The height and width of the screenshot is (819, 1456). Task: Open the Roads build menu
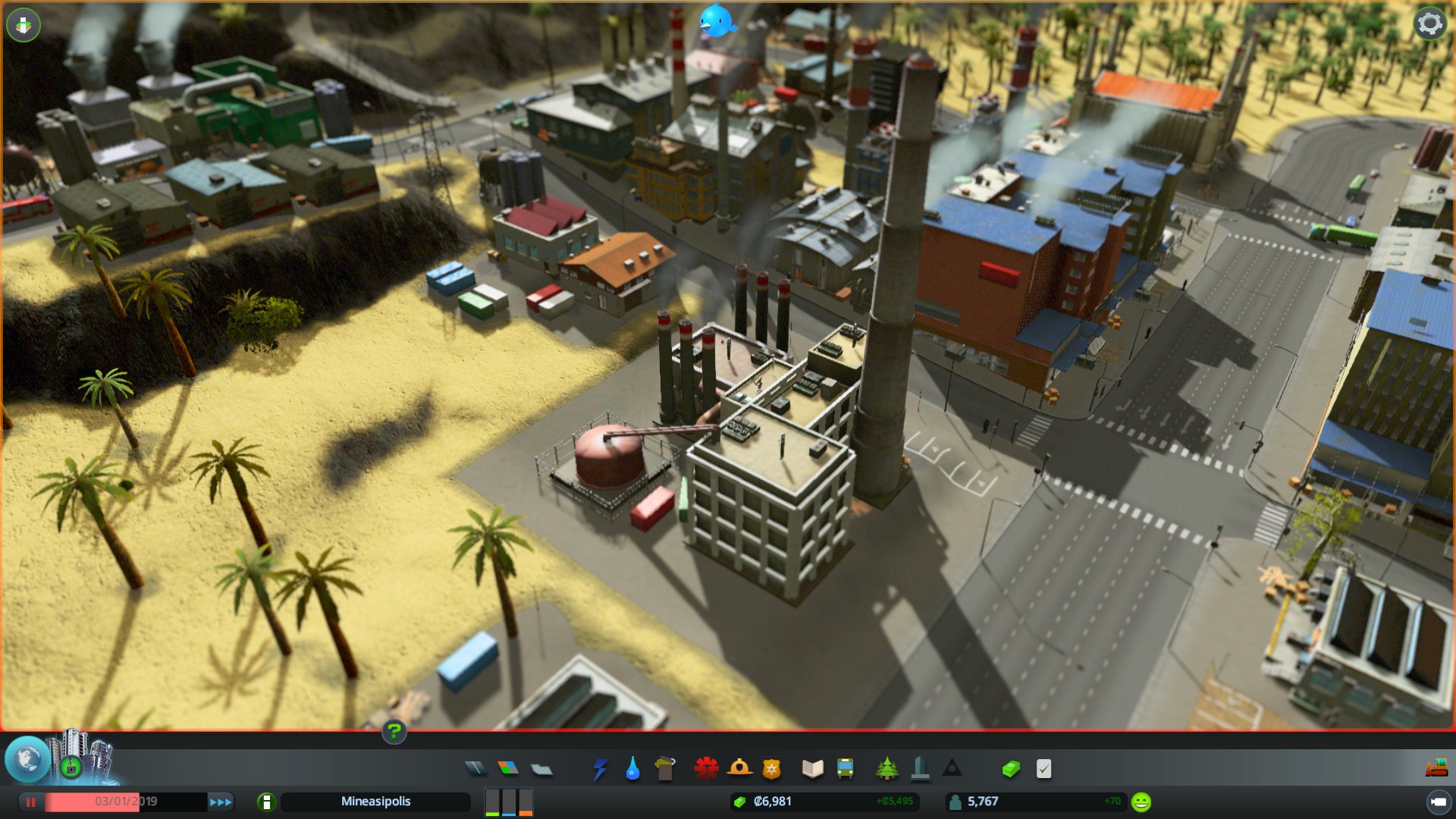[x=475, y=769]
